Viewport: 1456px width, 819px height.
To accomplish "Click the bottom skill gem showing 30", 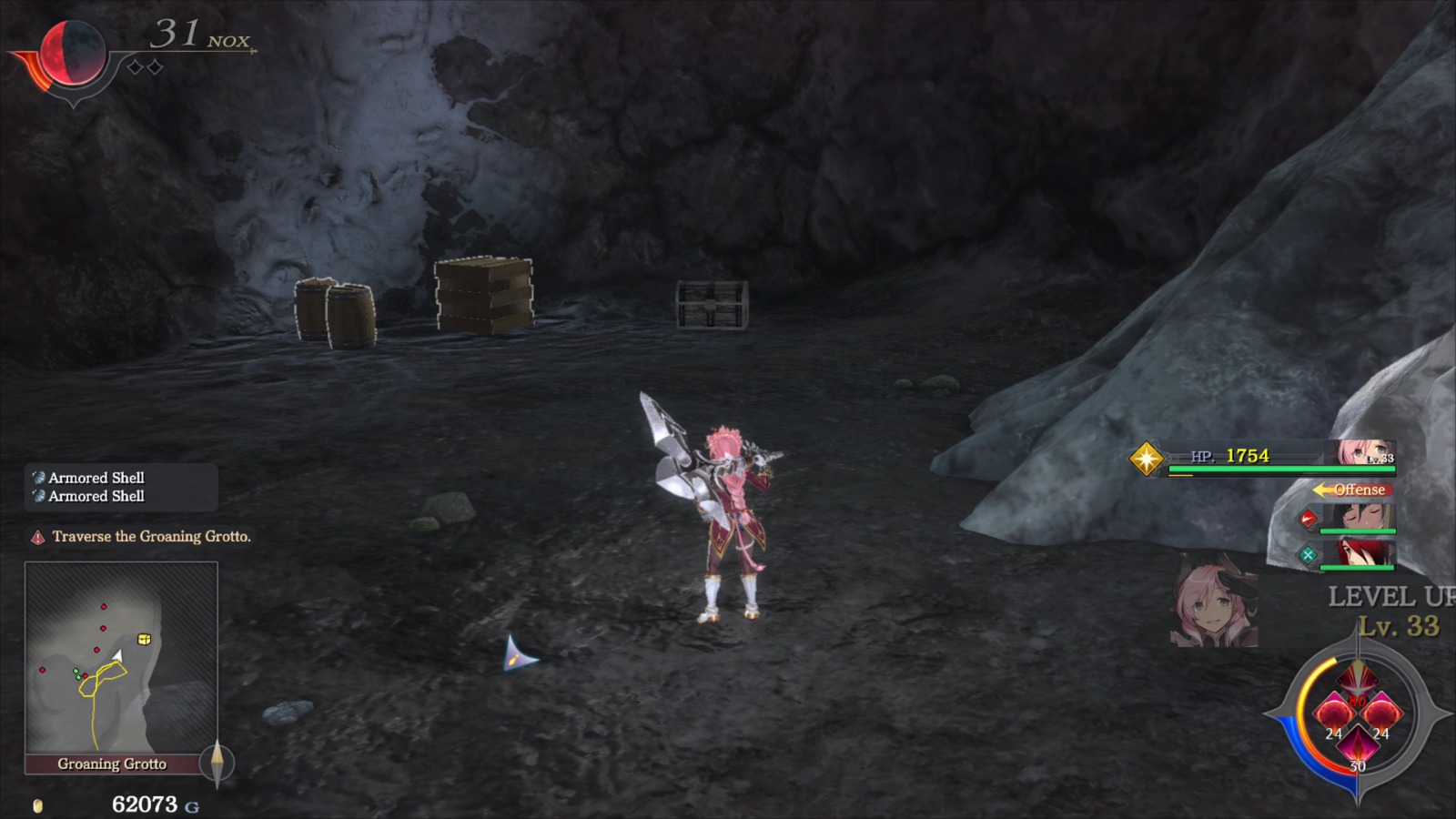I will tap(1358, 746).
